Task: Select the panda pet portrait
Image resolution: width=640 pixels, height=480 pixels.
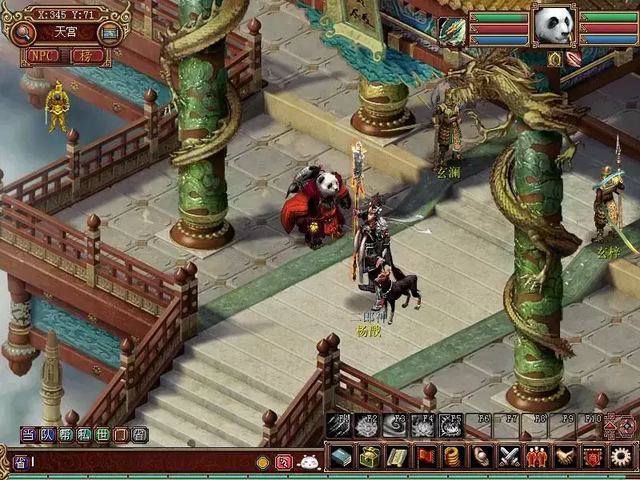Action: click(553, 25)
